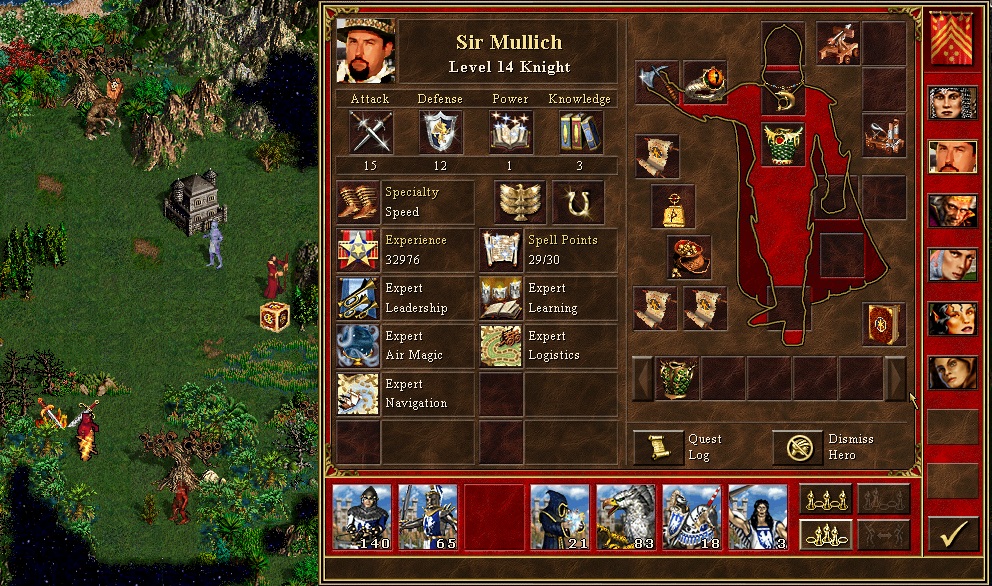This screenshot has height=586, width=992.
Task: View Expert Air Magic skill
Action: (x=358, y=346)
